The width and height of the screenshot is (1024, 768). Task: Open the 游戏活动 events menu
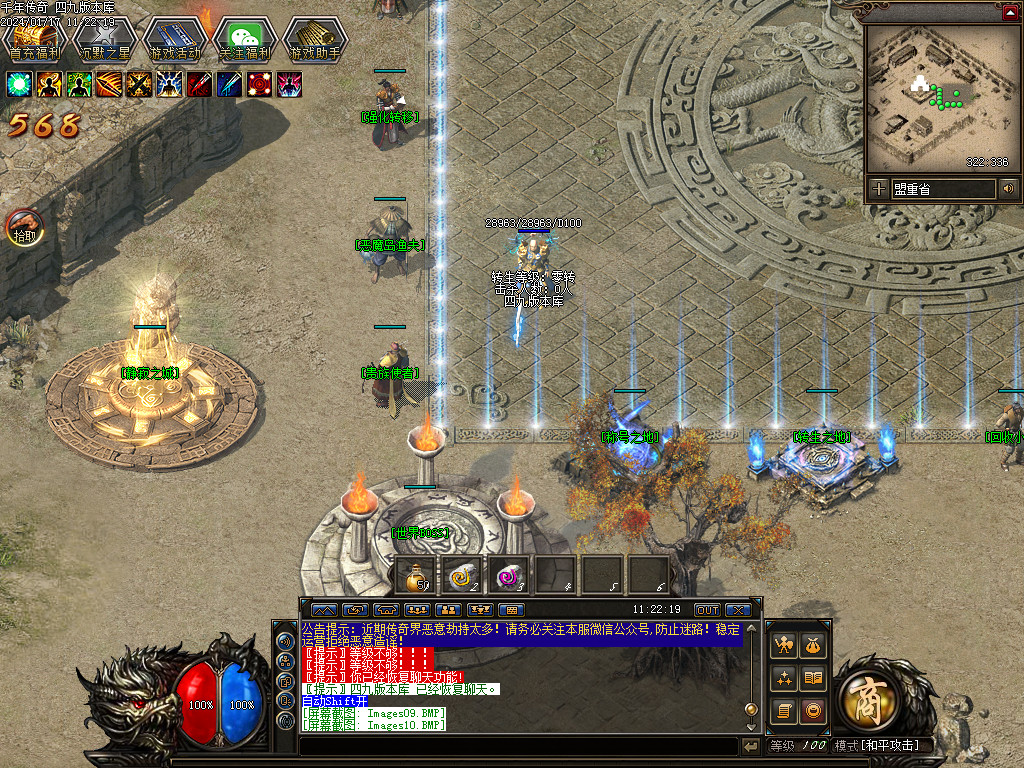point(175,38)
